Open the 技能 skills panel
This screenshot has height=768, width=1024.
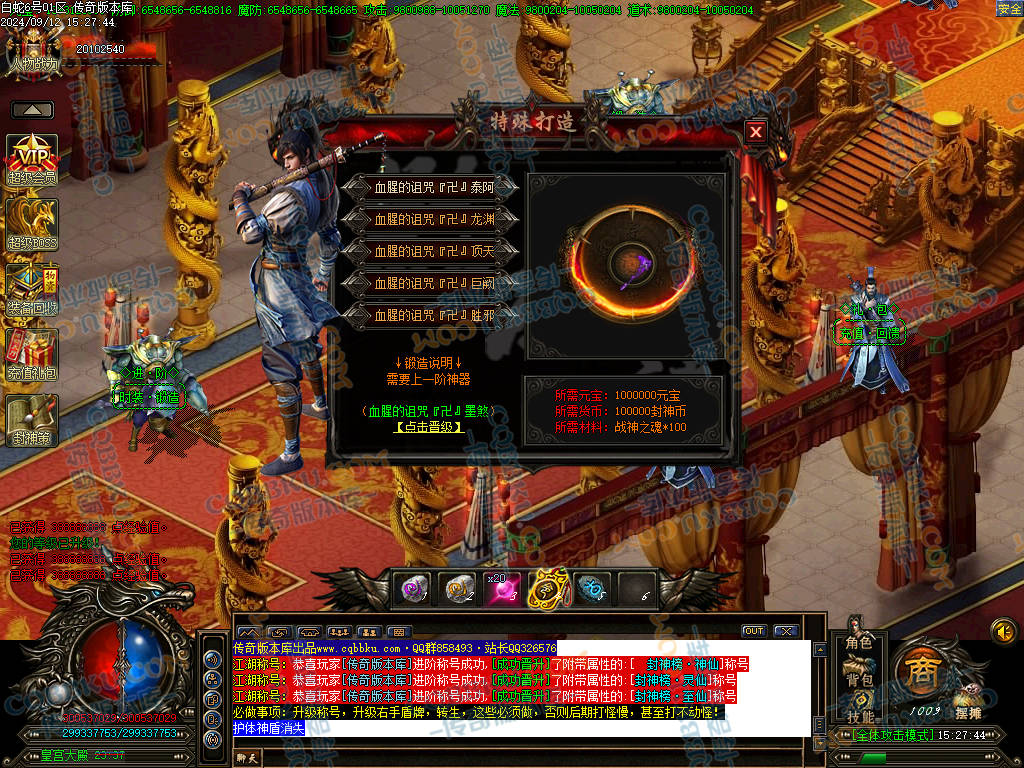[x=859, y=716]
